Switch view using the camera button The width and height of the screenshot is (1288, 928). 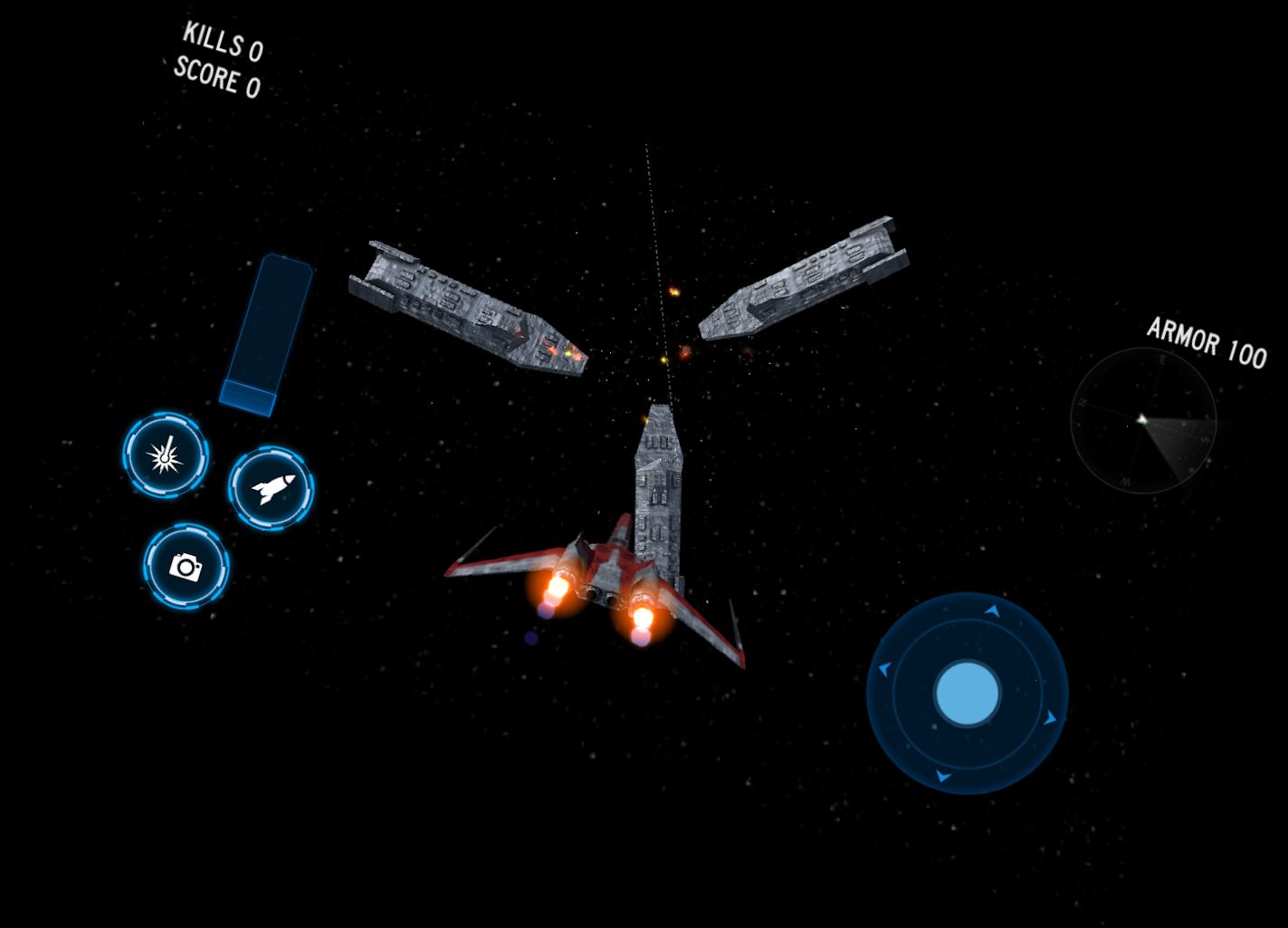[x=186, y=567]
